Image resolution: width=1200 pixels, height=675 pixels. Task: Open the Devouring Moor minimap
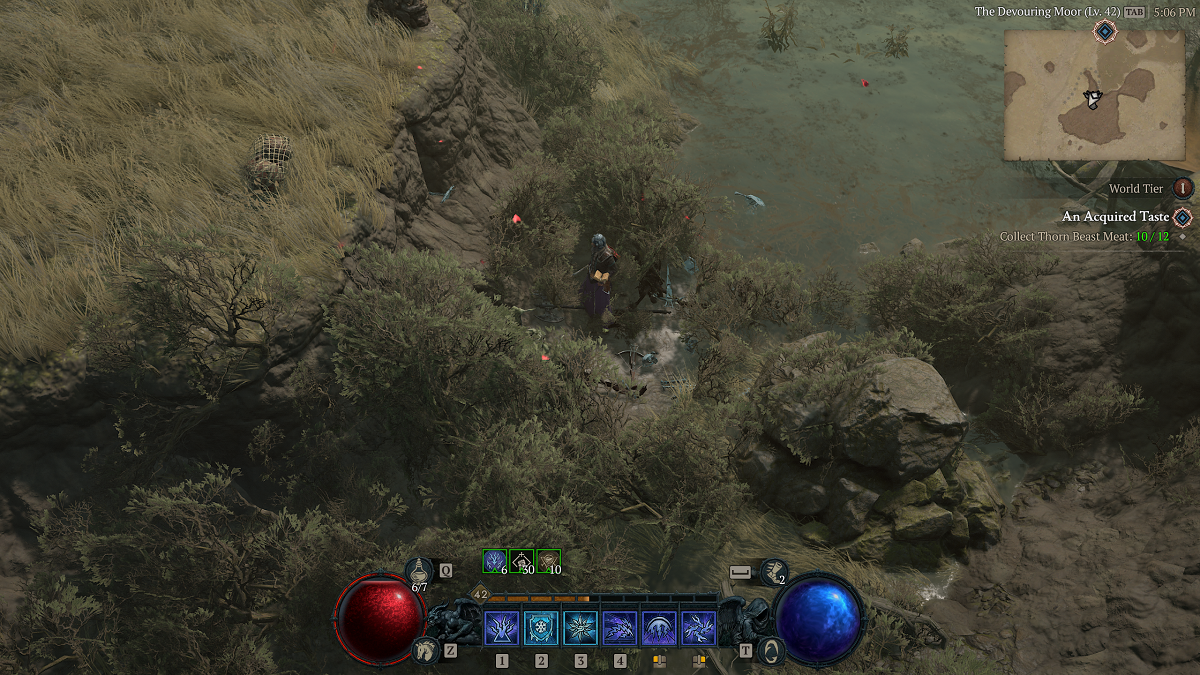(1094, 94)
